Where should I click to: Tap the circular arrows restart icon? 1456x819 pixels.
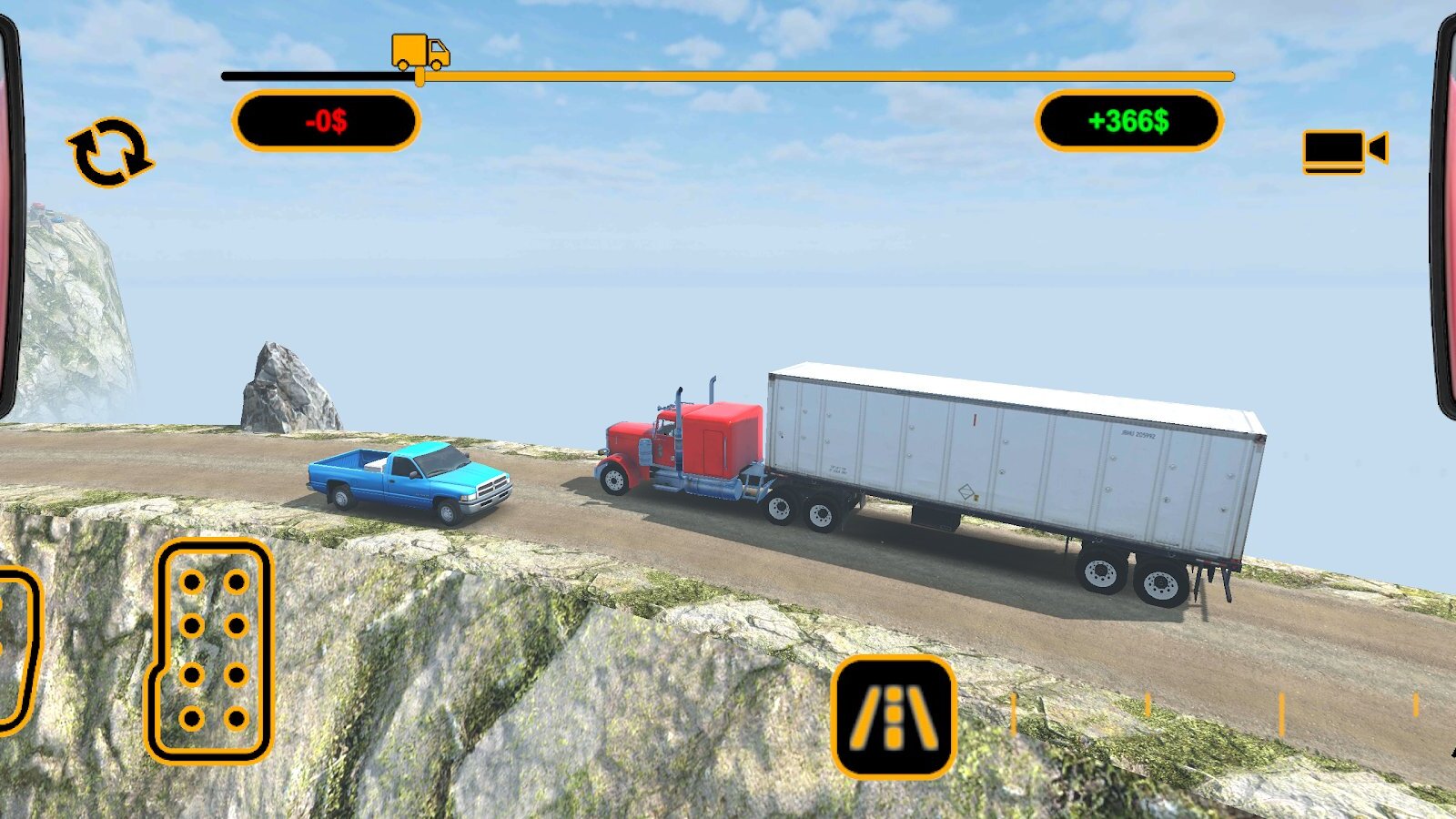point(109,152)
